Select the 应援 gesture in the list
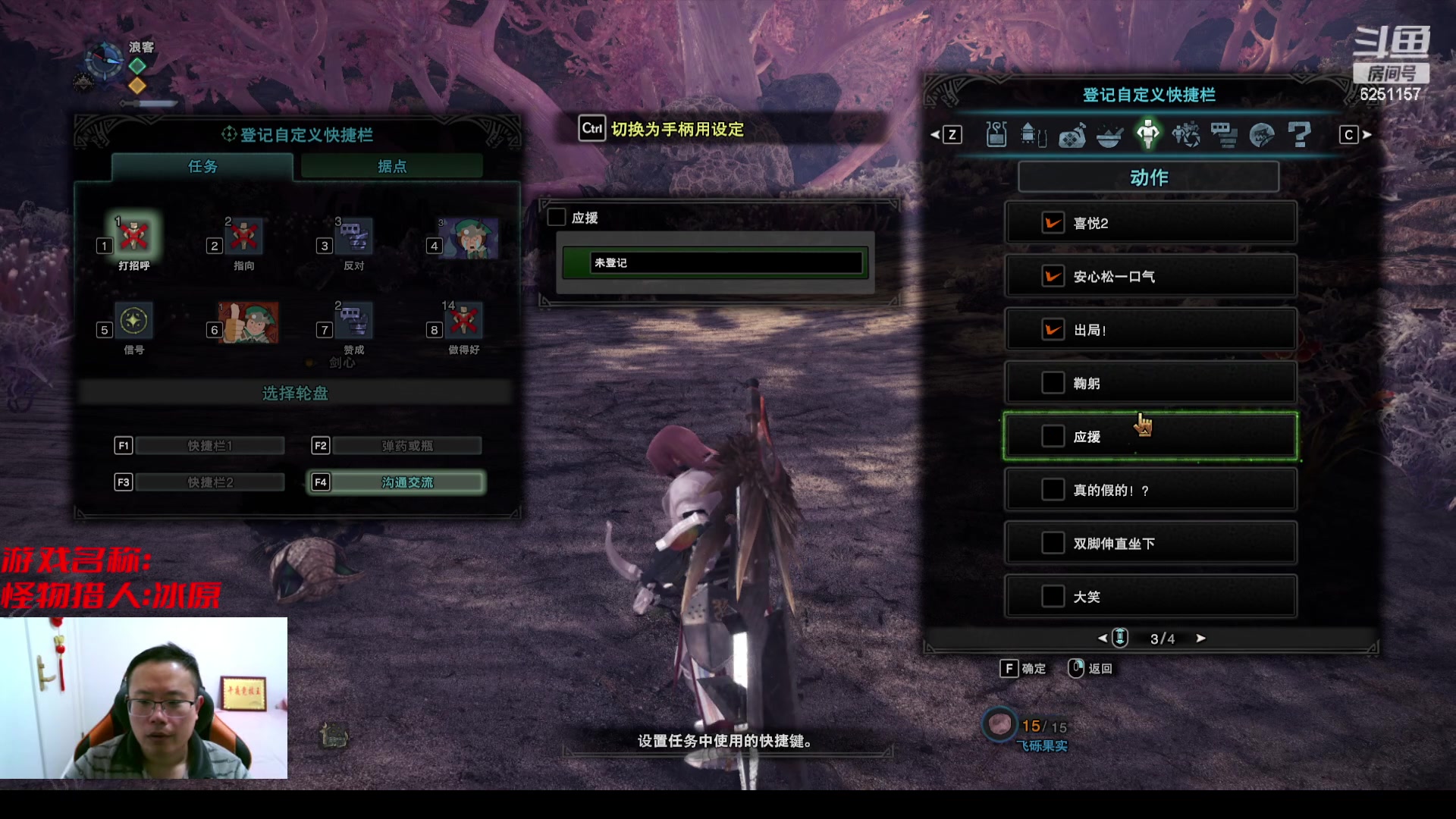This screenshot has height=819, width=1456. (x=1150, y=437)
